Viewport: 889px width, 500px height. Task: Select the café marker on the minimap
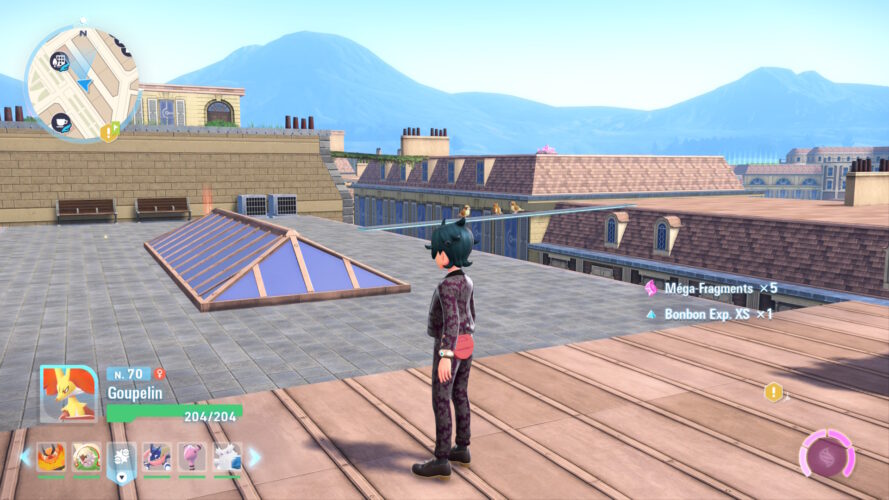[x=61, y=123]
